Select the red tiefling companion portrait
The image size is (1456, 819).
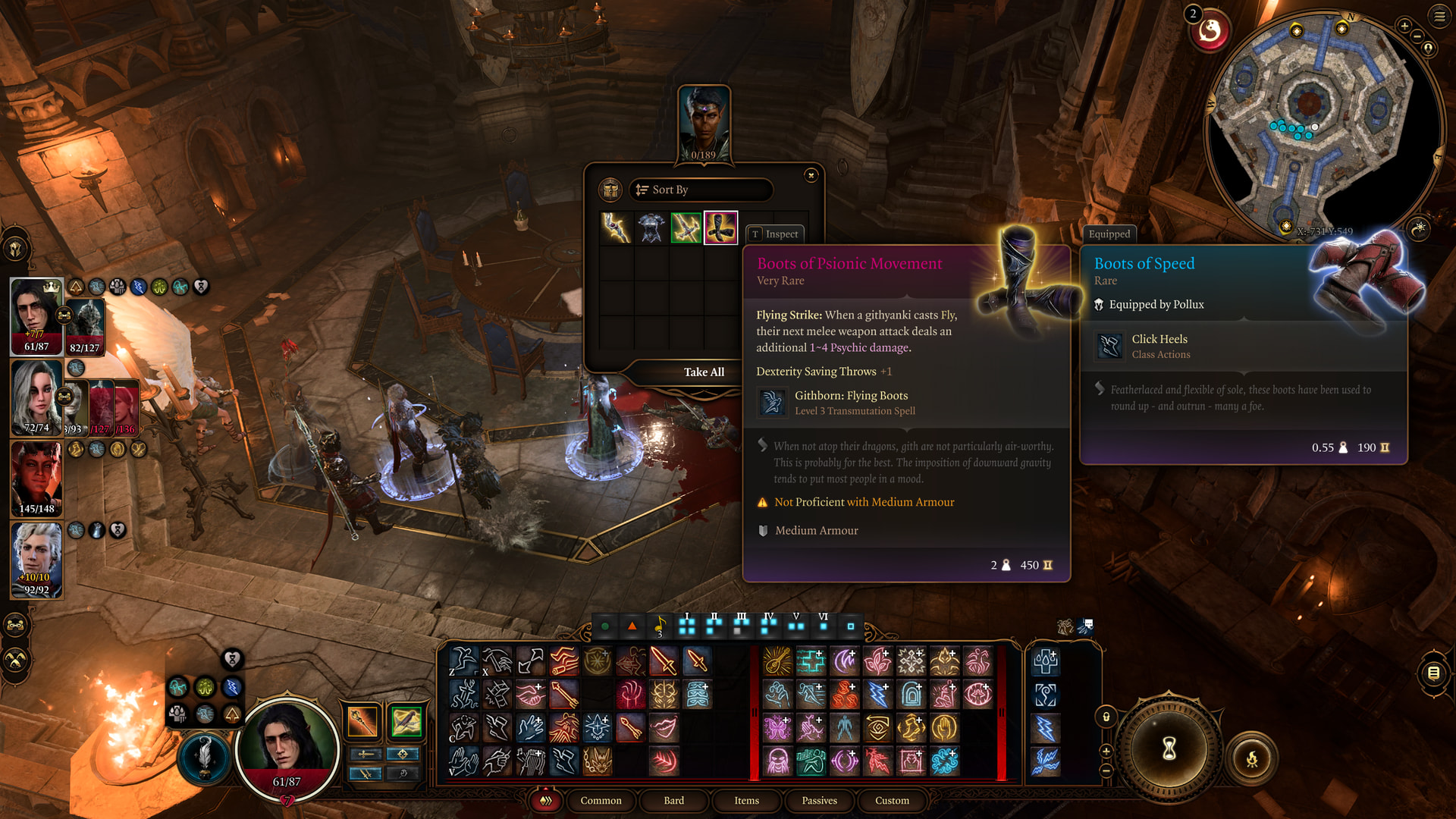pyautogui.click(x=36, y=479)
